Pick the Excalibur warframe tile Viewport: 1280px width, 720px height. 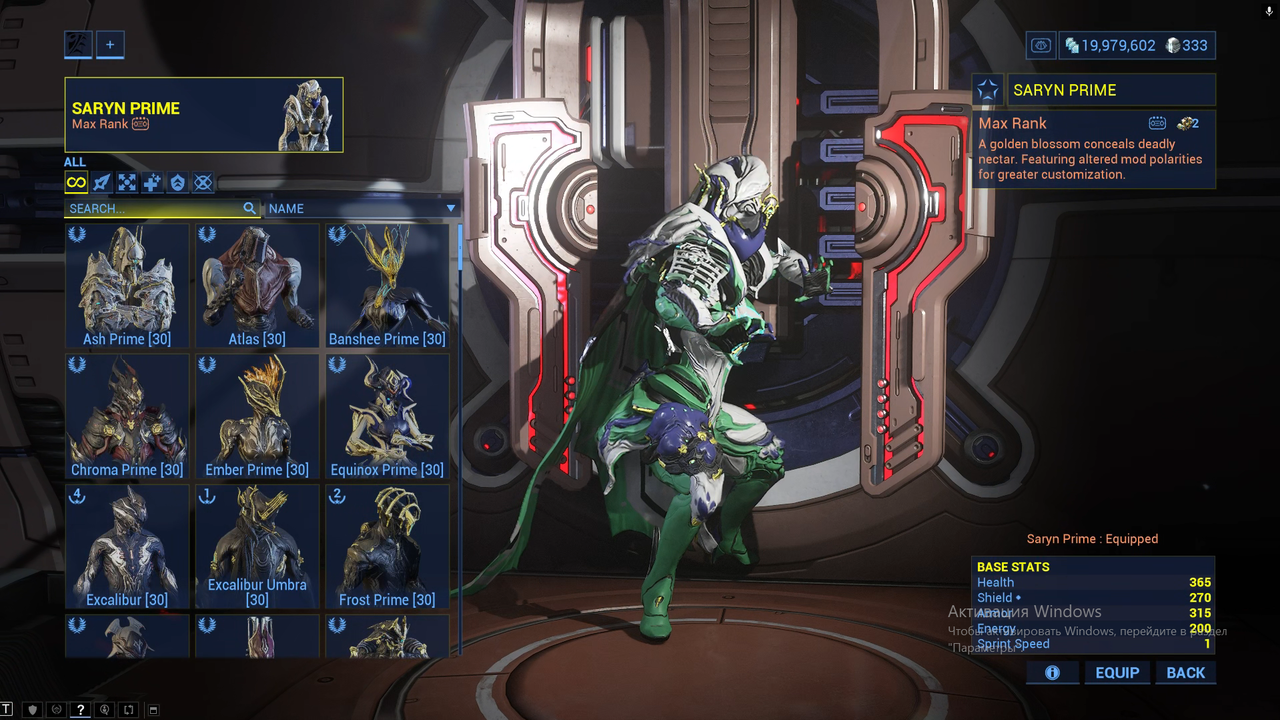click(127, 546)
